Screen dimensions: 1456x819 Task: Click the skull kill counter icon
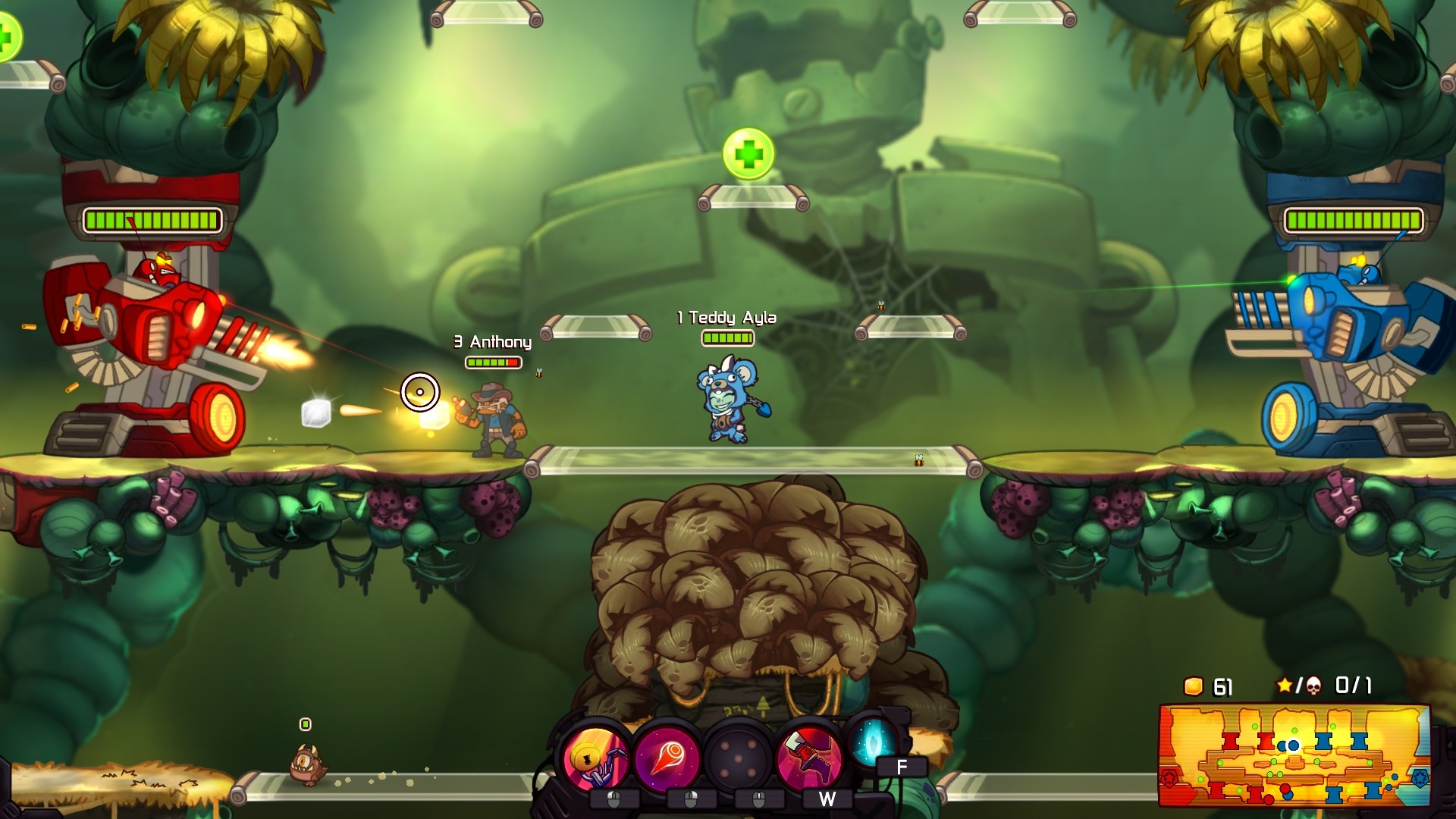click(x=1314, y=685)
